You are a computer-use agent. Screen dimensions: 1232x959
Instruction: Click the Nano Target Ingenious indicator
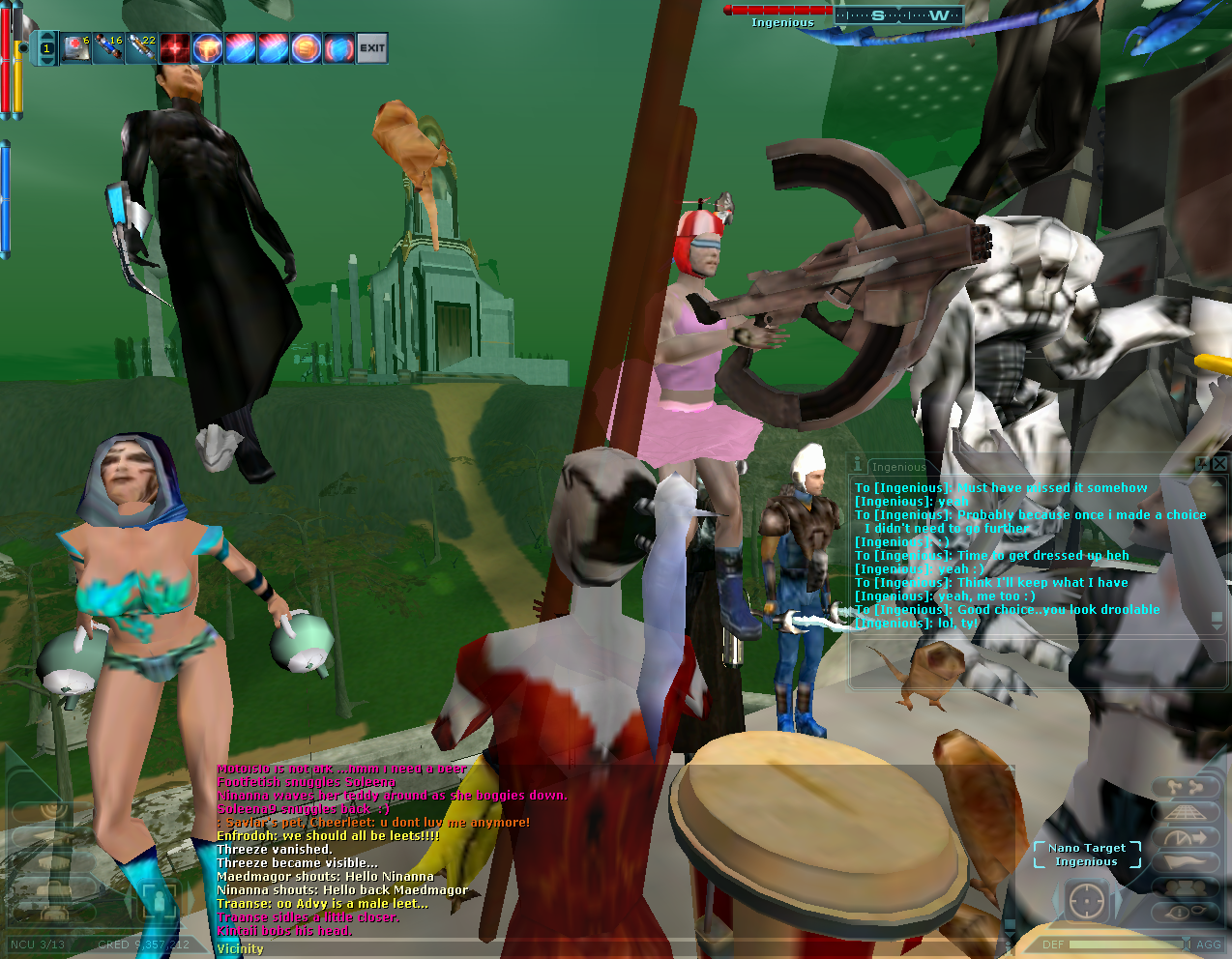tap(1086, 855)
